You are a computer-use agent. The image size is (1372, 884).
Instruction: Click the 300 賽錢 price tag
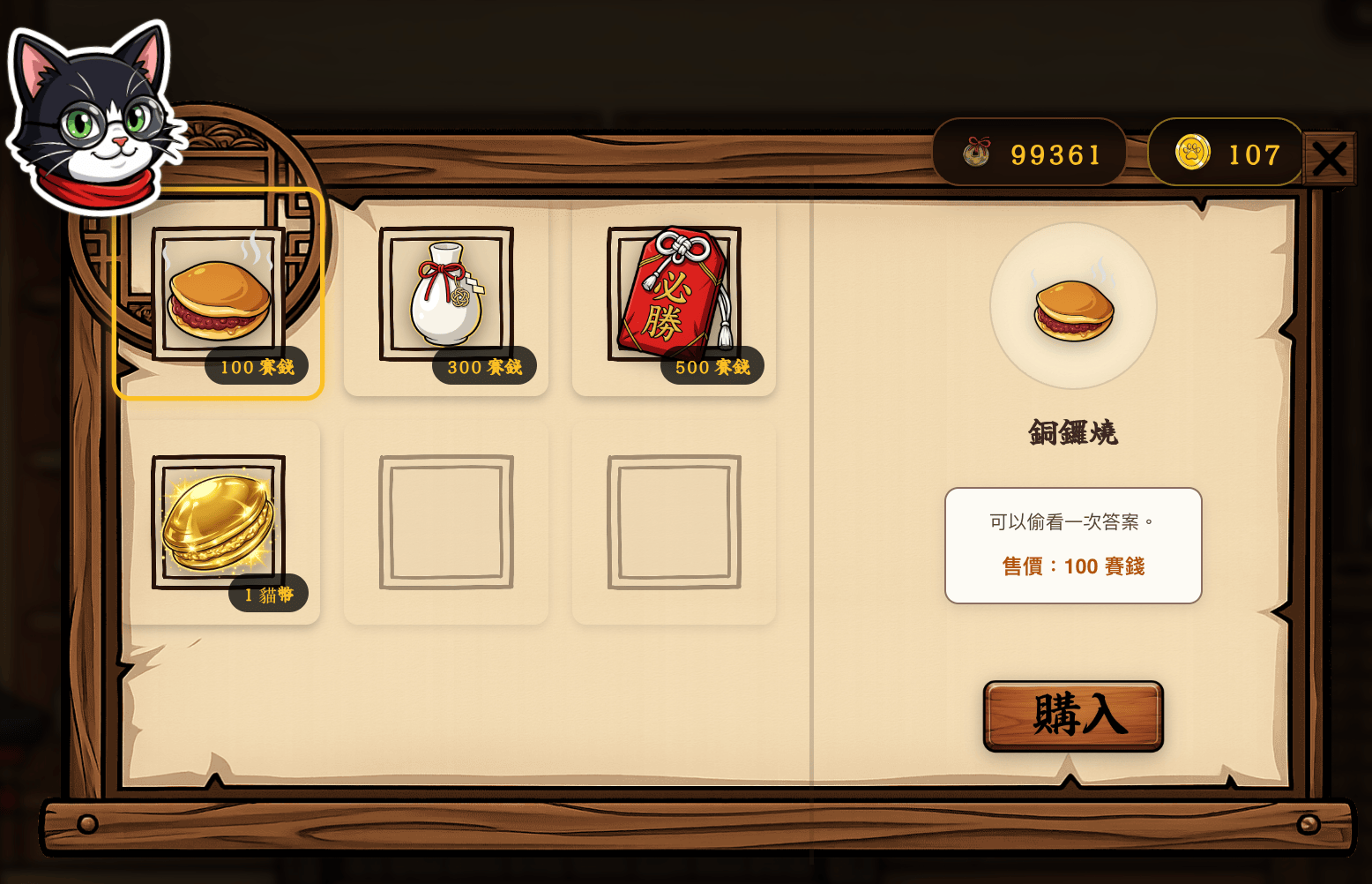[x=483, y=367]
